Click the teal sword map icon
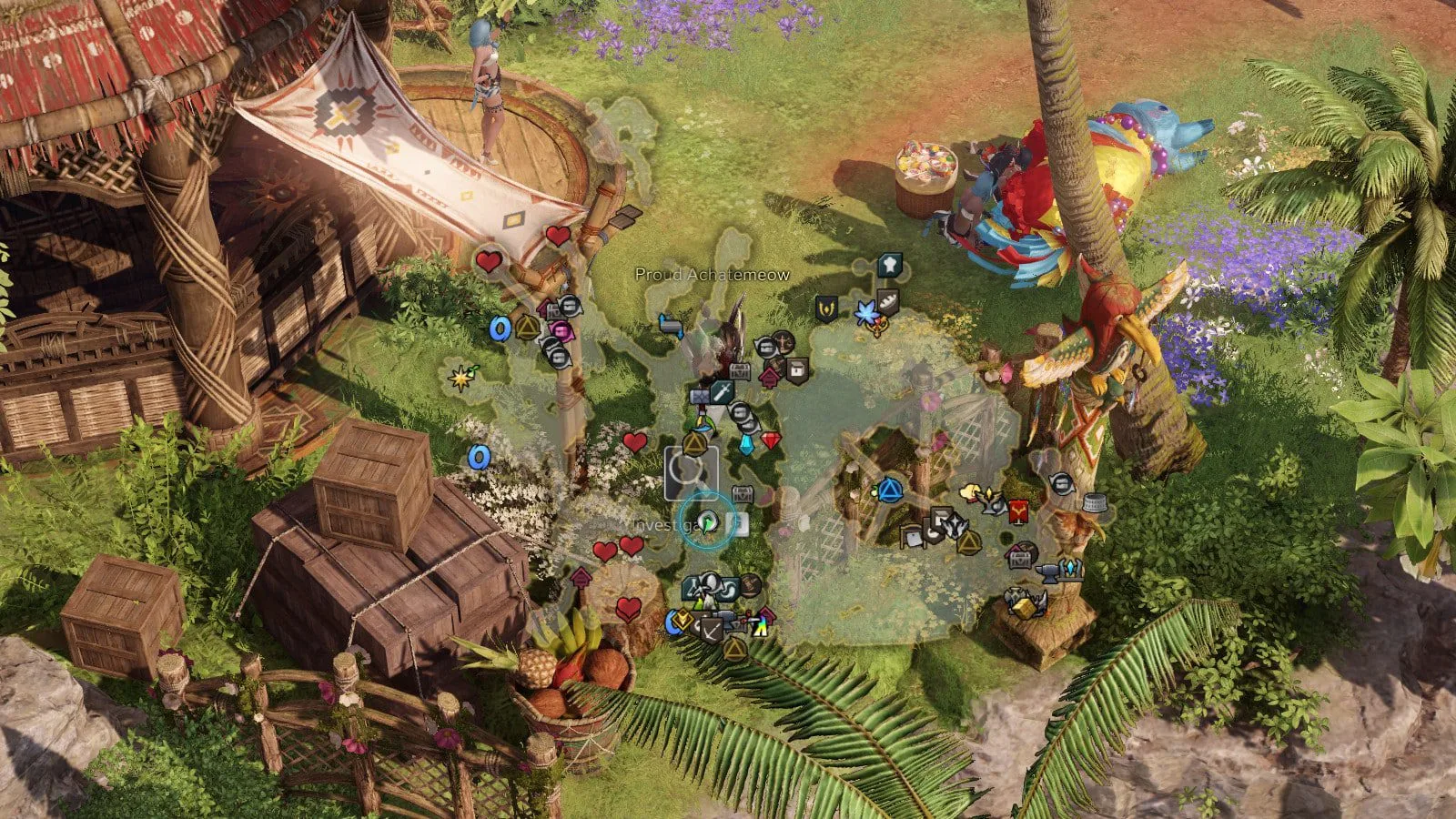Image resolution: width=1456 pixels, height=819 pixels. point(723,392)
